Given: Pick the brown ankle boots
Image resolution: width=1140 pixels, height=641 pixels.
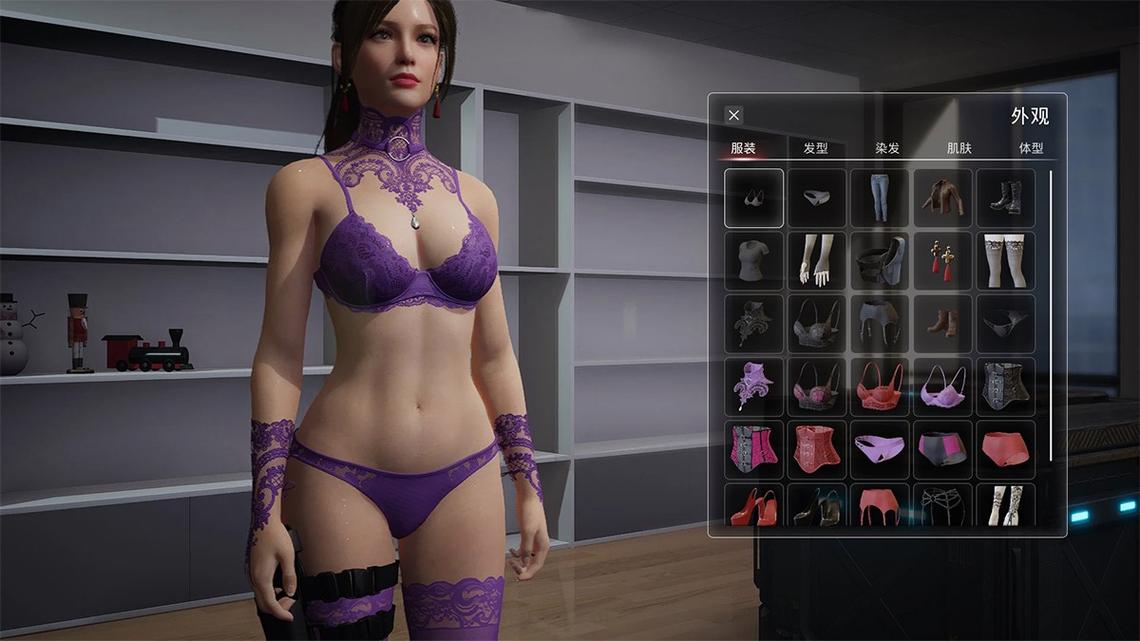Looking at the screenshot, I should coord(942,324).
